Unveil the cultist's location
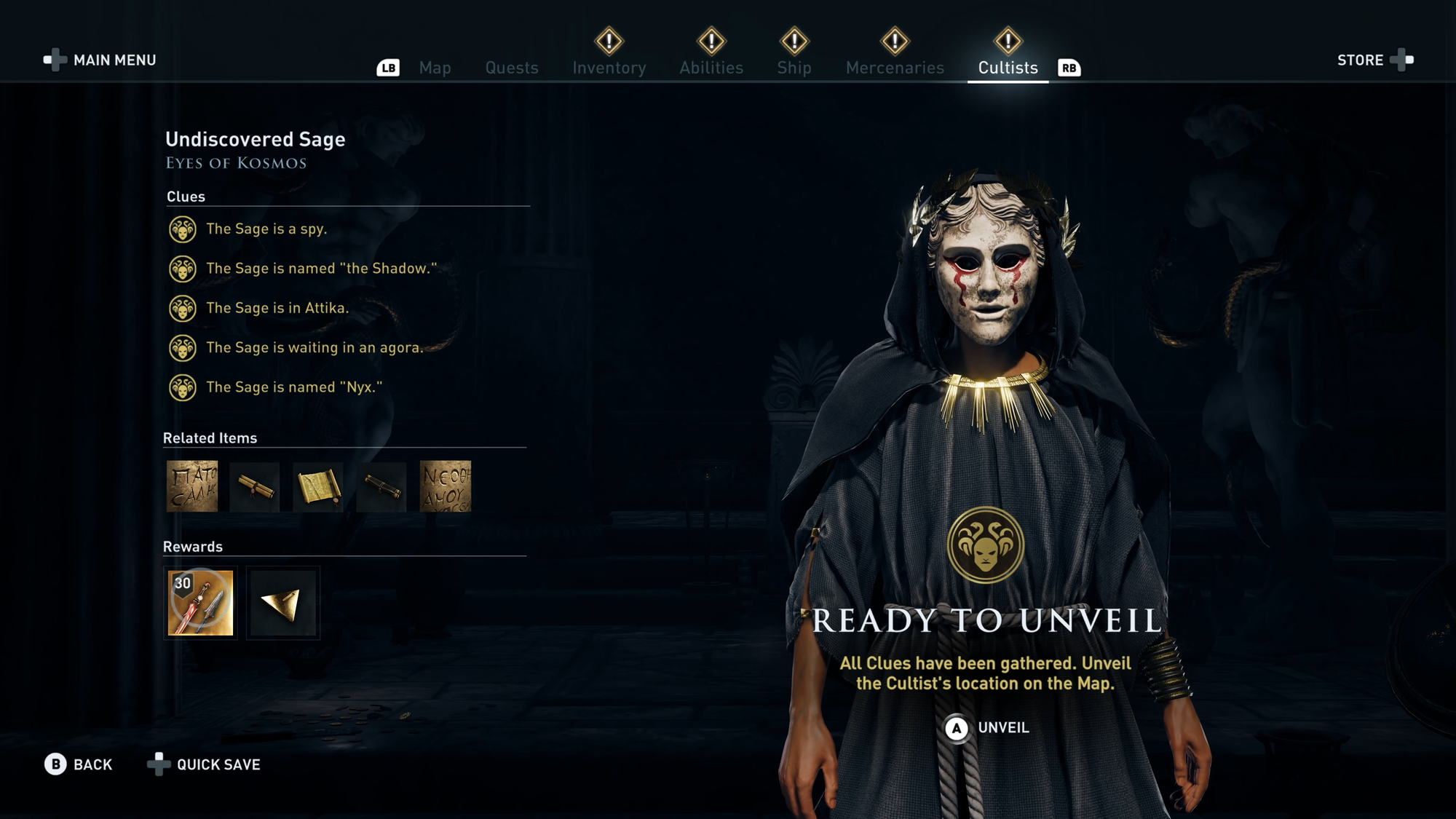The height and width of the screenshot is (819, 1456). (987, 728)
